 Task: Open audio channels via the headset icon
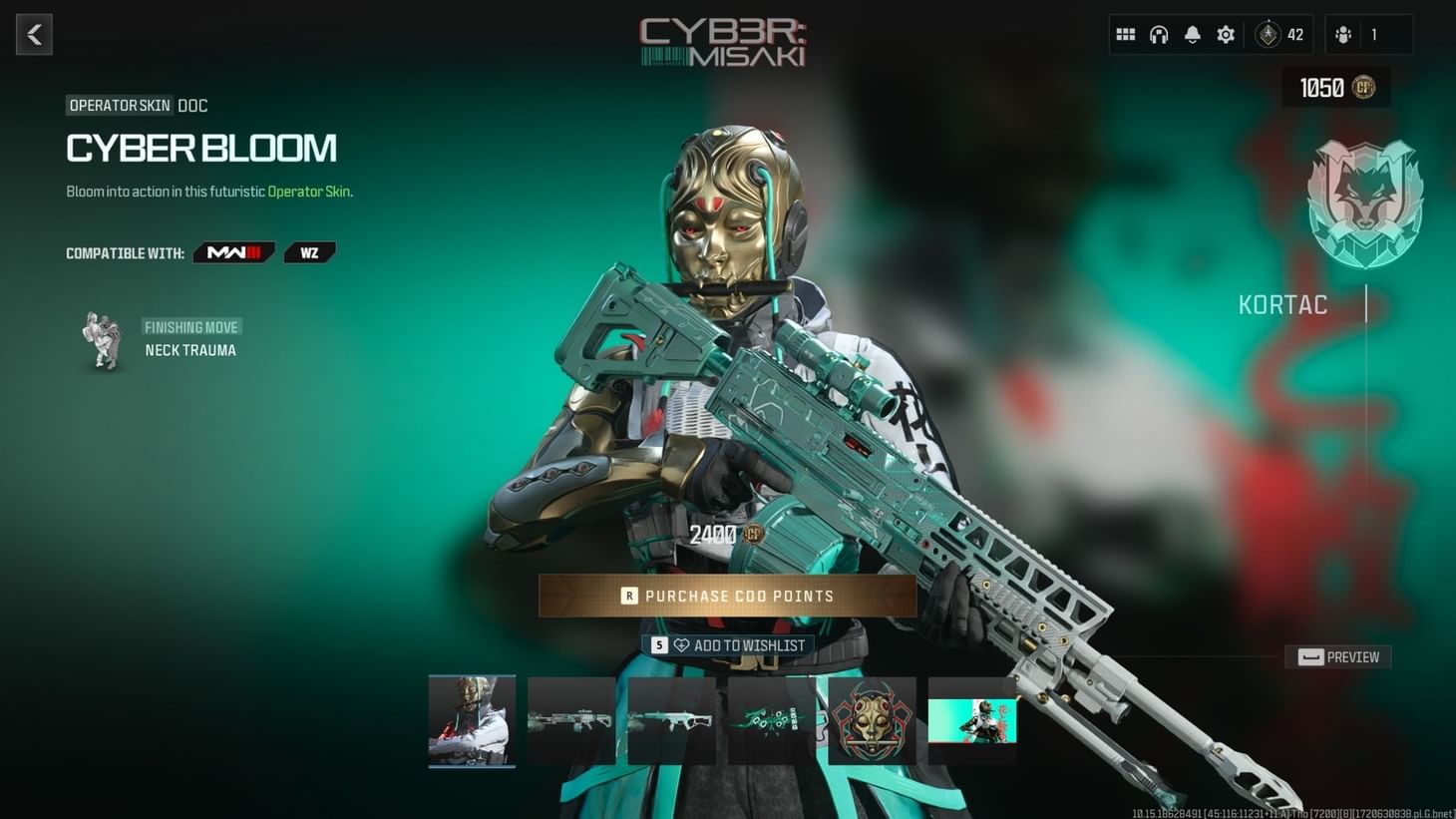point(1158,33)
